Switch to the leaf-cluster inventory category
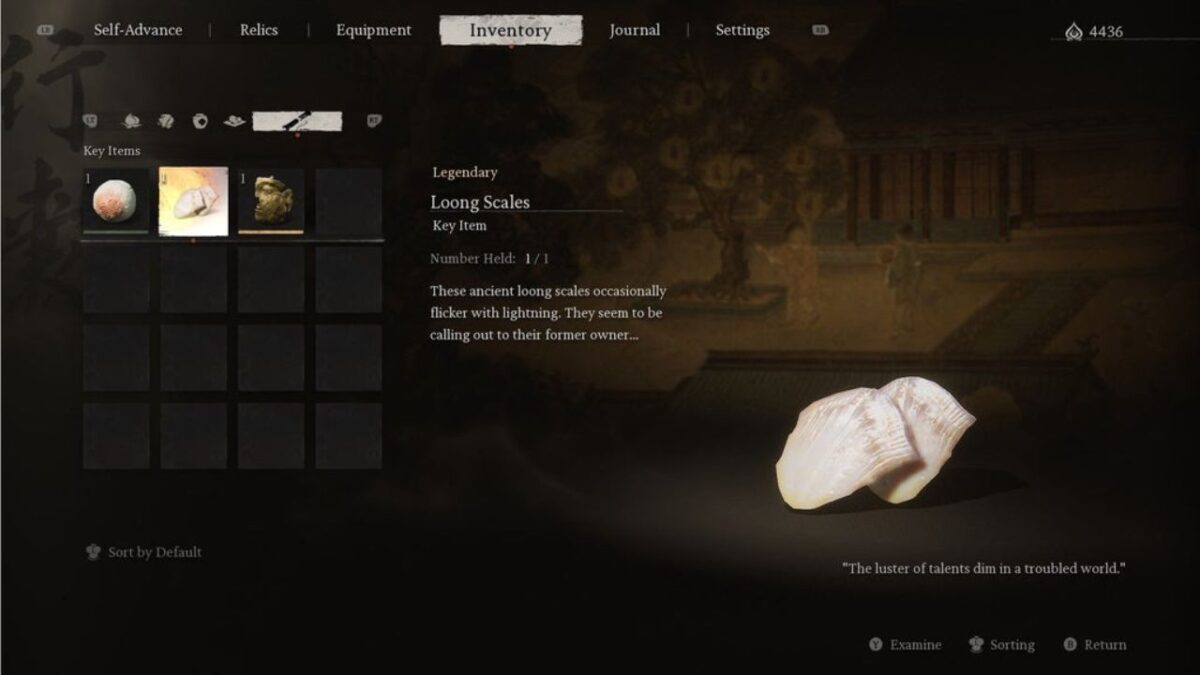The height and width of the screenshot is (675, 1200). tap(166, 122)
